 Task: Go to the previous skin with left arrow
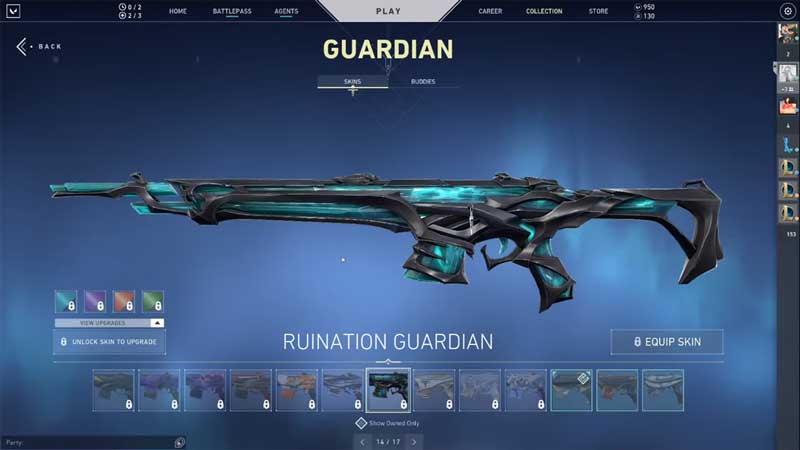click(x=362, y=441)
